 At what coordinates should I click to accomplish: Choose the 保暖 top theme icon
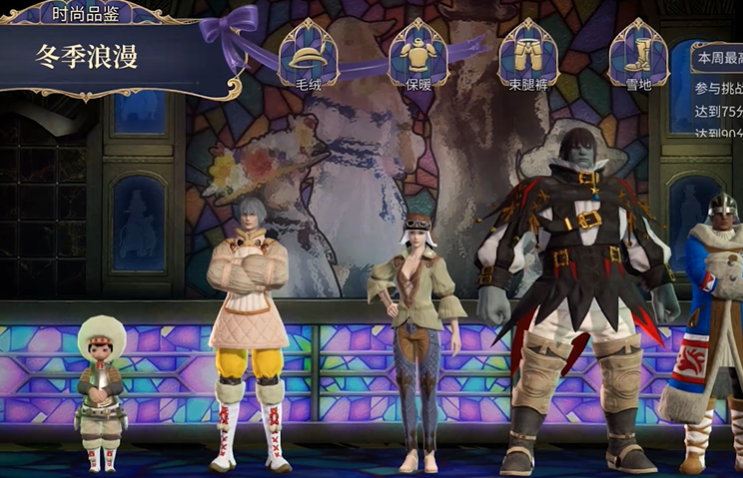coord(418,55)
